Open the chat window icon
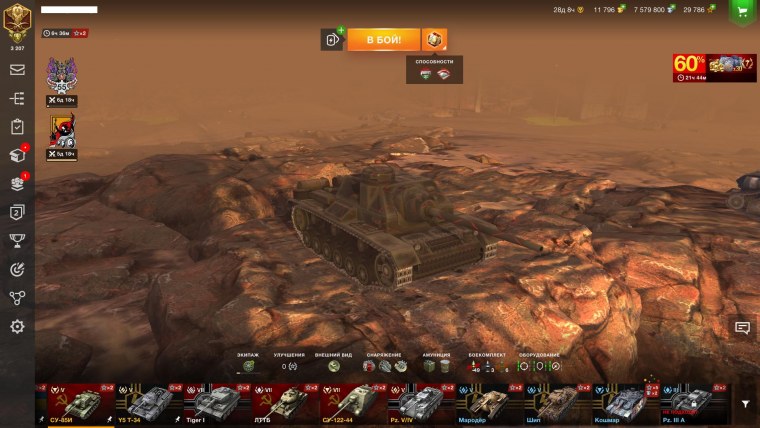760x428 pixels. click(x=742, y=327)
